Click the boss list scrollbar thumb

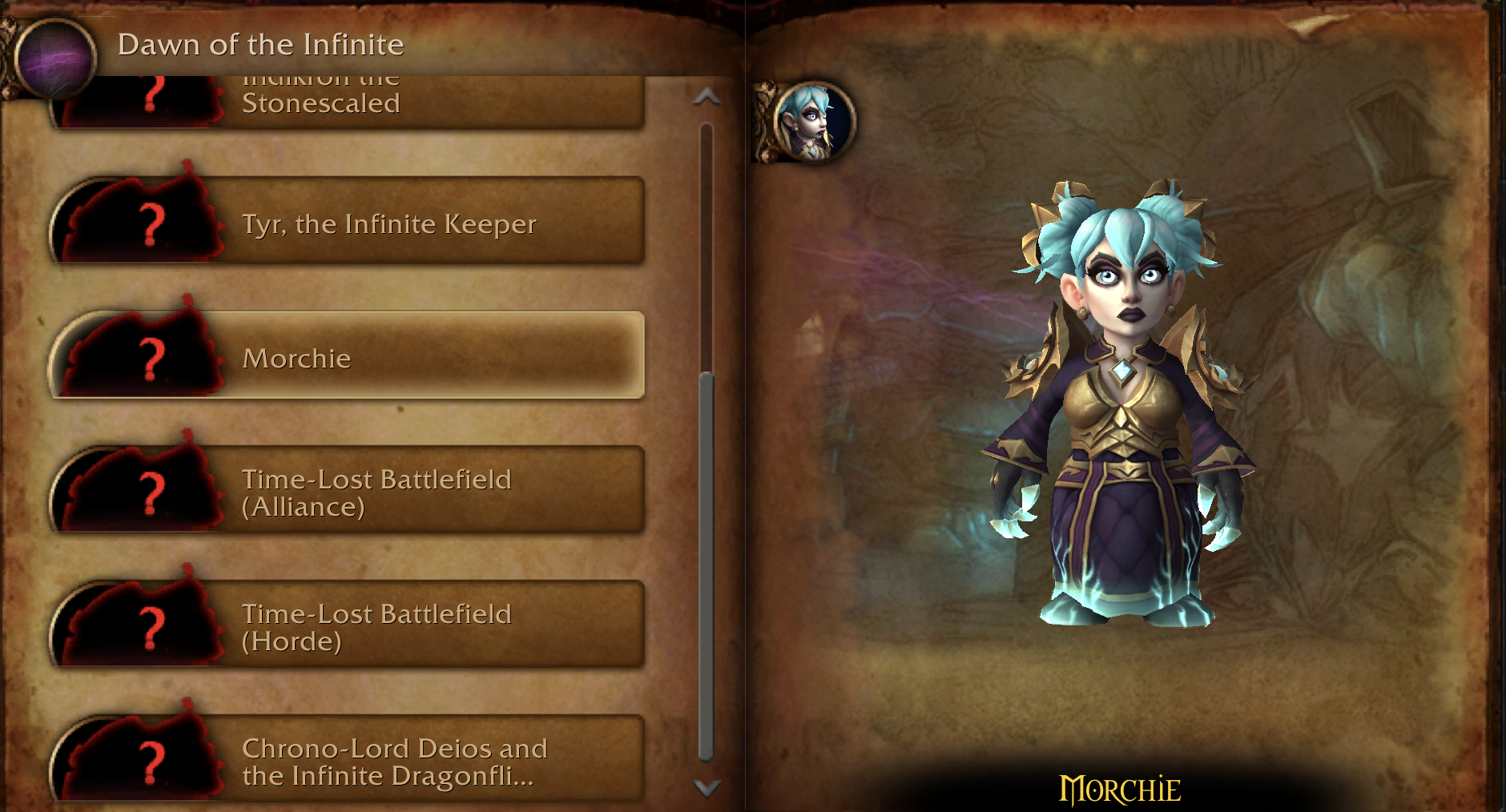(x=706, y=565)
